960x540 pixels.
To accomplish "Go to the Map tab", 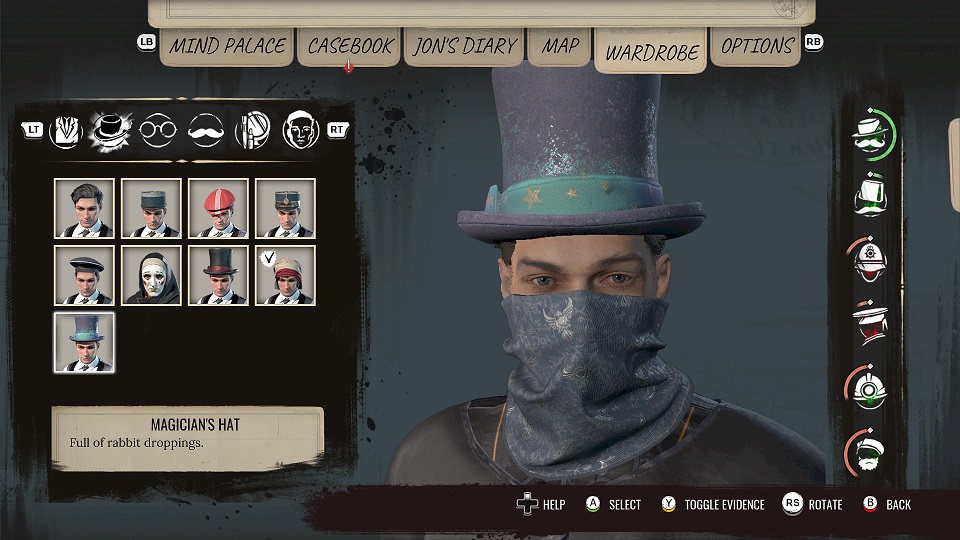I will tap(560, 46).
